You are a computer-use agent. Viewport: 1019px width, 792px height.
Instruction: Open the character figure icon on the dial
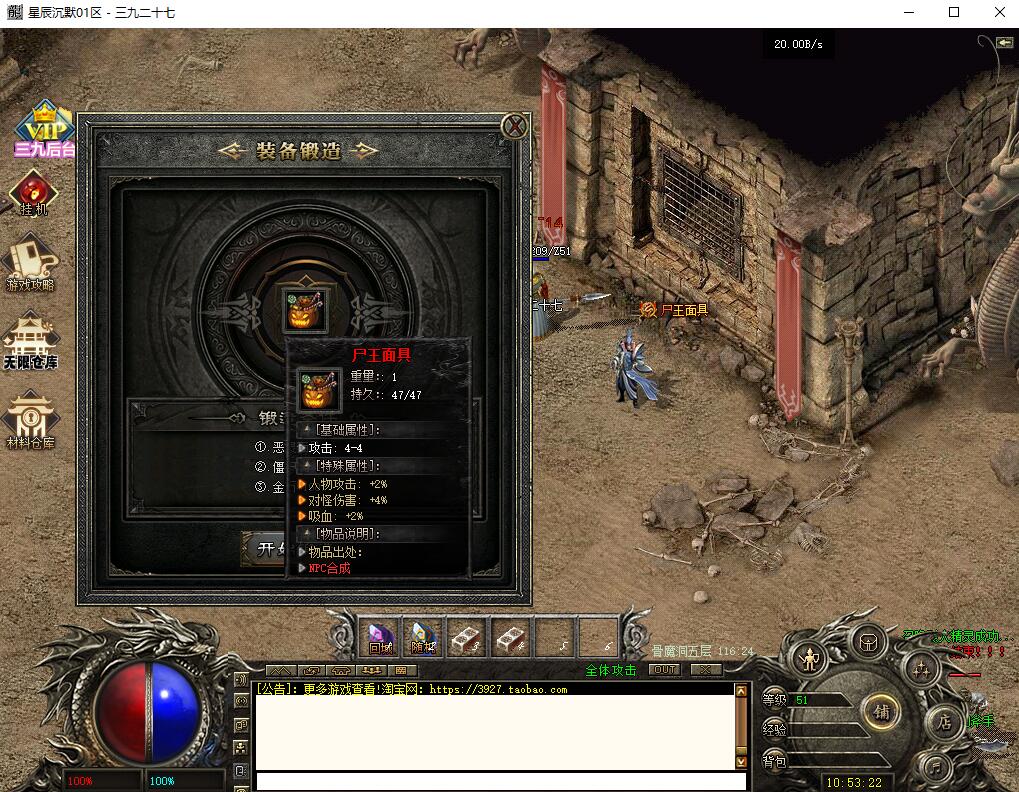[x=808, y=659]
